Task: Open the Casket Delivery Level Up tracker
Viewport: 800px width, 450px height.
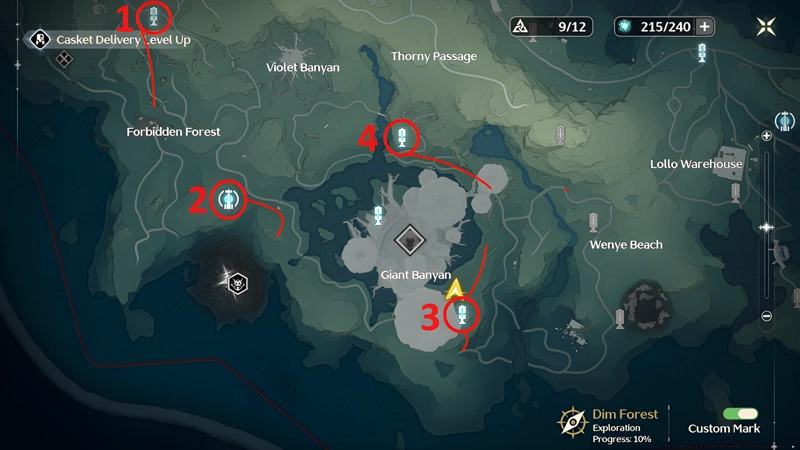Action: click(110, 40)
